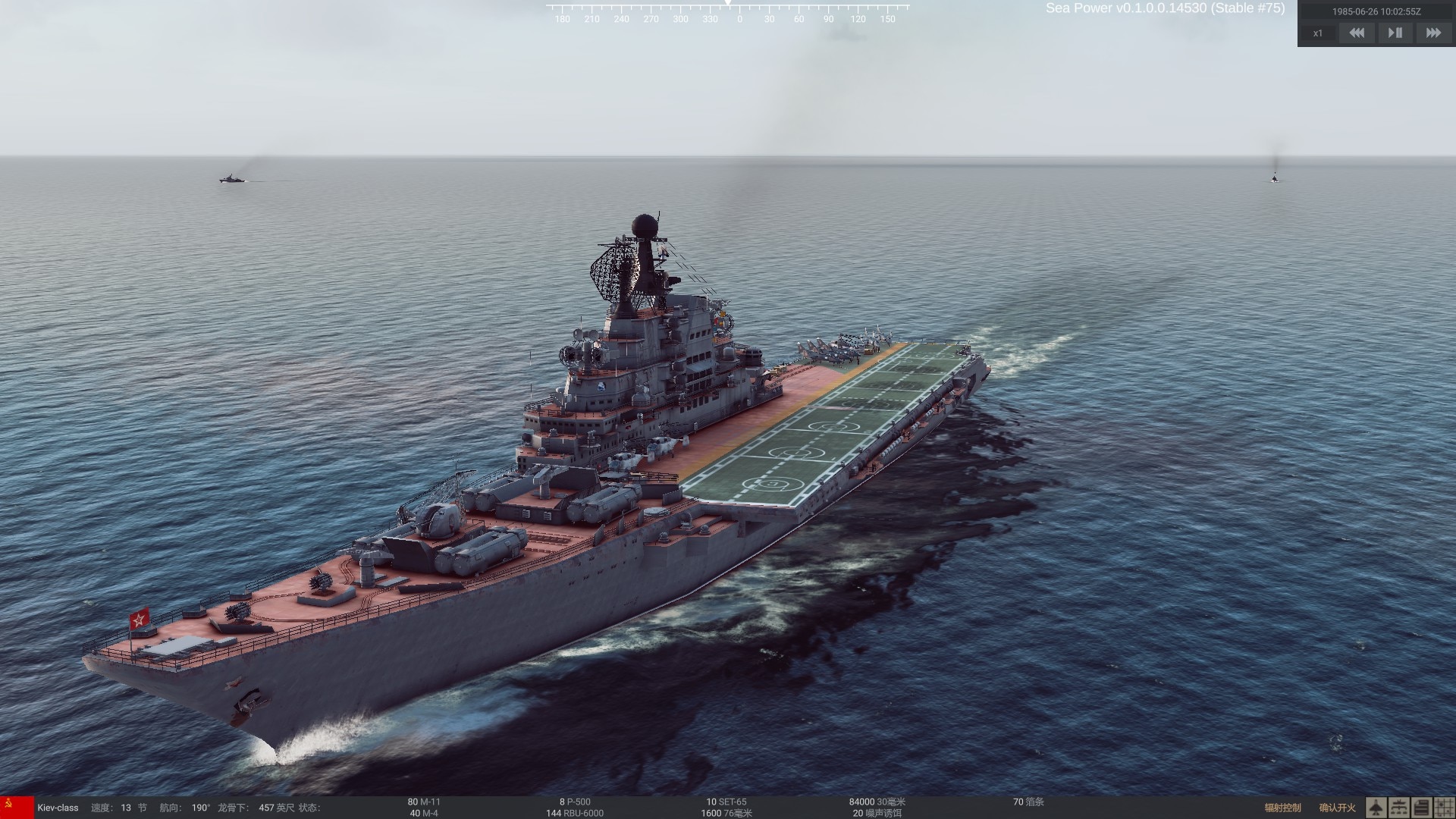Click the 190° heading value
Screen dimensions: 1456x819
(x=199, y=808)
